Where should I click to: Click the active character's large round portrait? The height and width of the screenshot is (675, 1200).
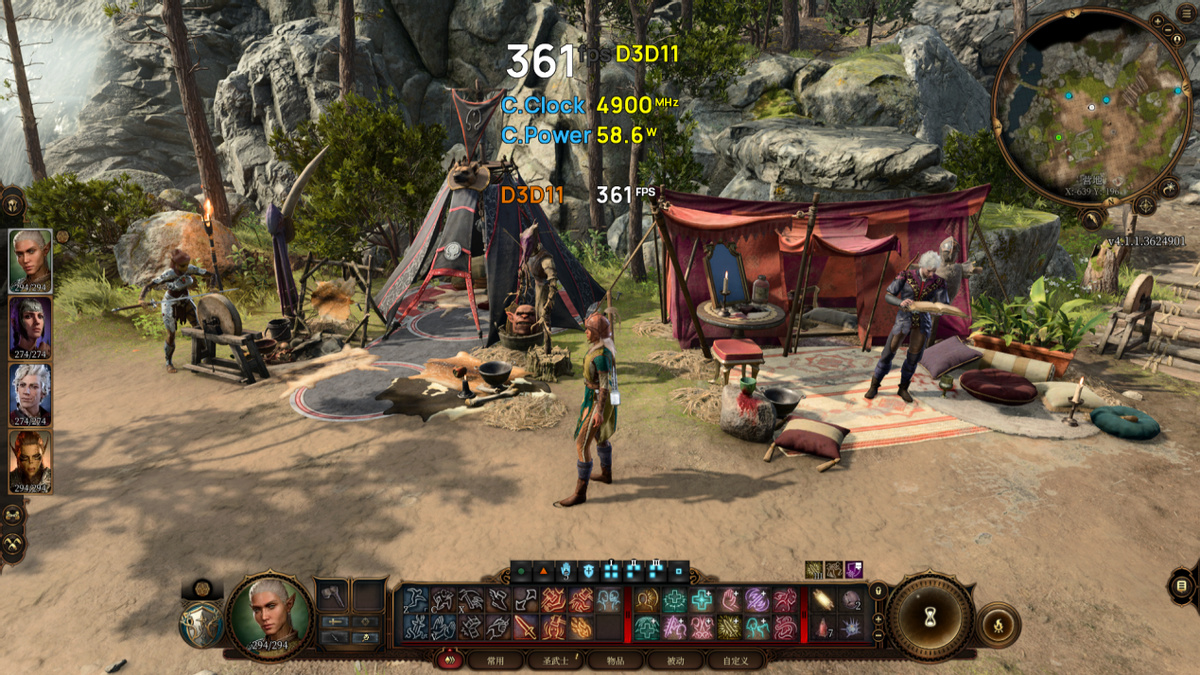(x=269, y=613)
